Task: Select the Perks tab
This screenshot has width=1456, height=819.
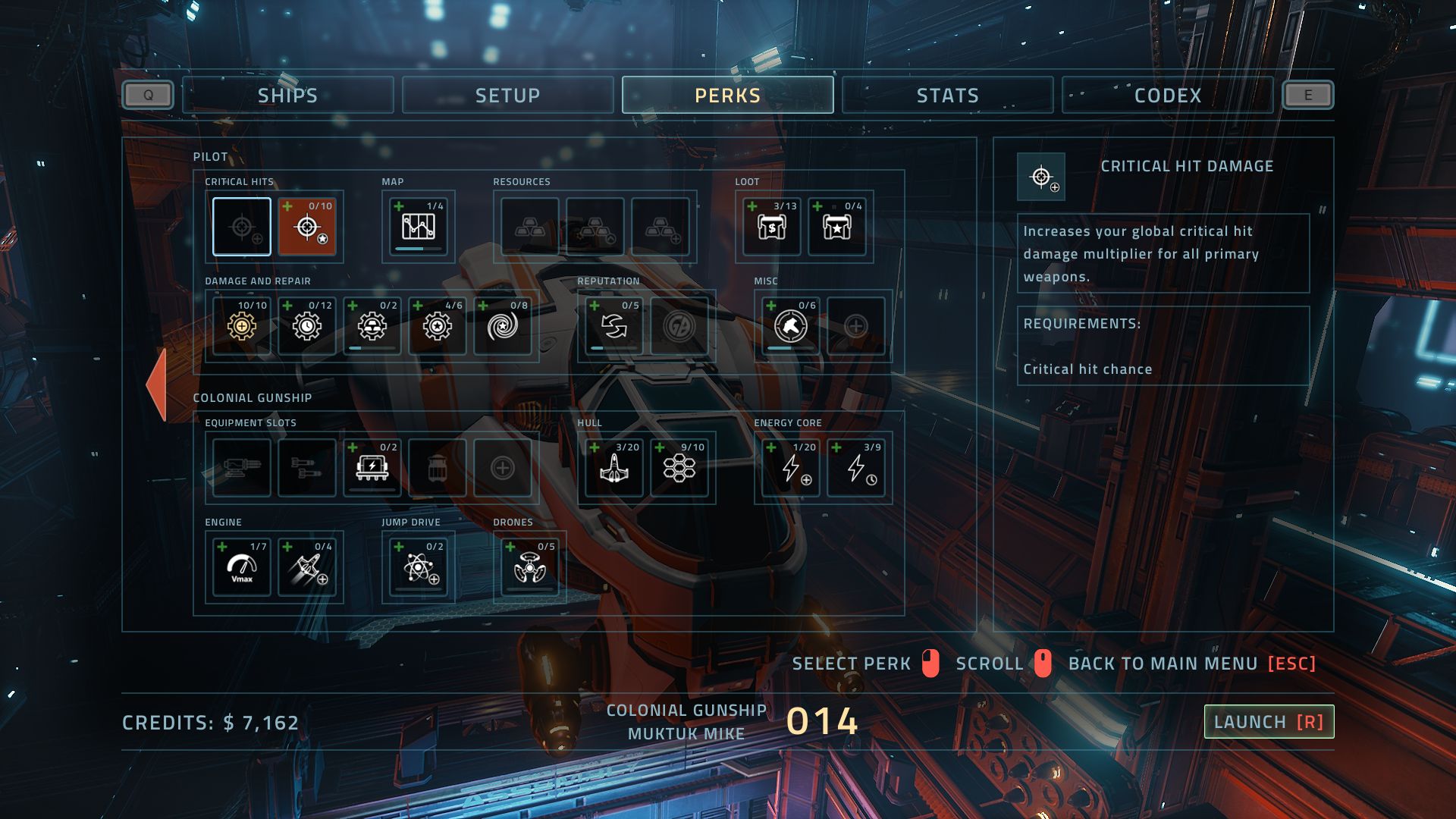Action: click(727, 96)
